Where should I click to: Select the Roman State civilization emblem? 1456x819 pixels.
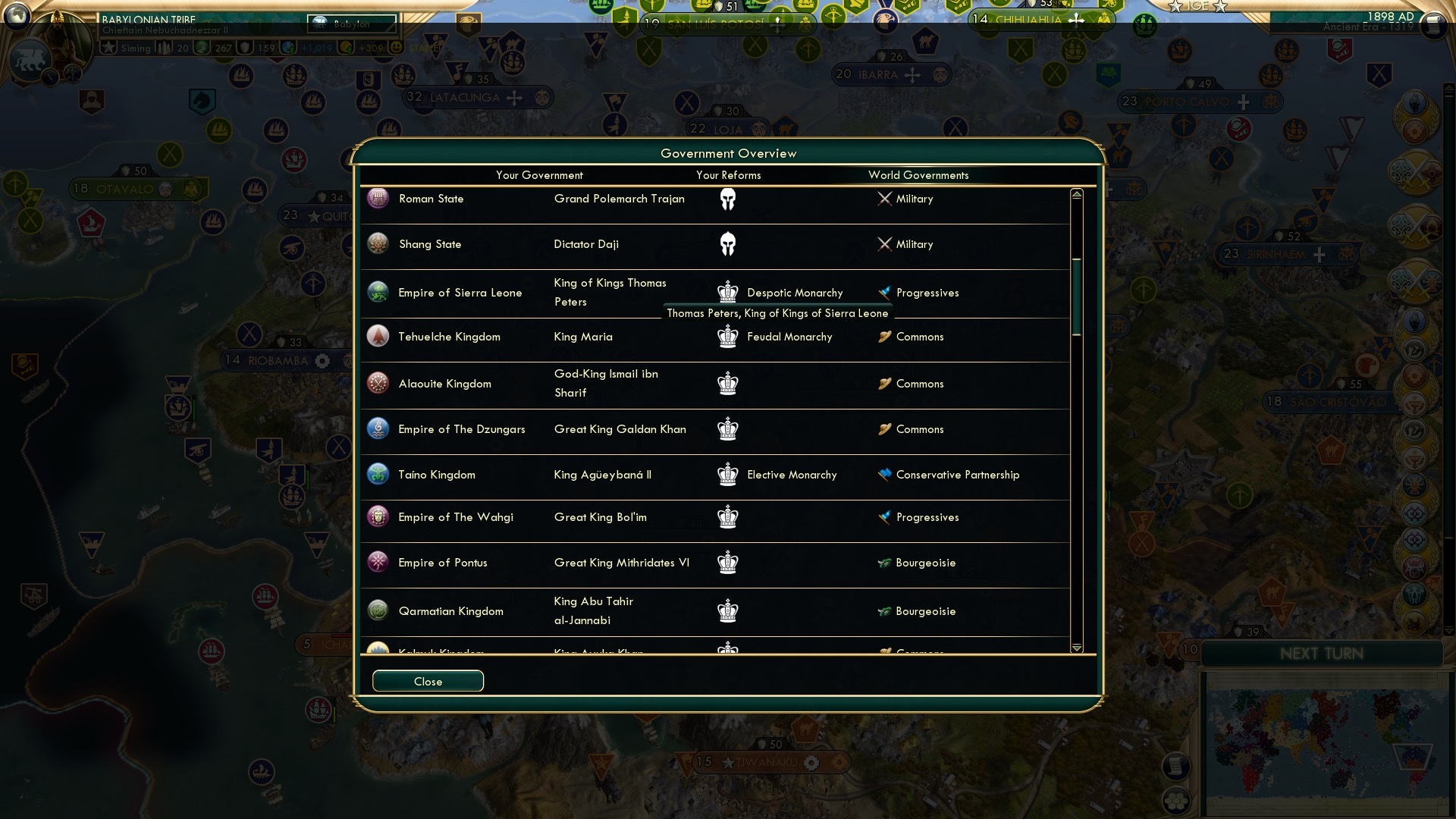377,198
